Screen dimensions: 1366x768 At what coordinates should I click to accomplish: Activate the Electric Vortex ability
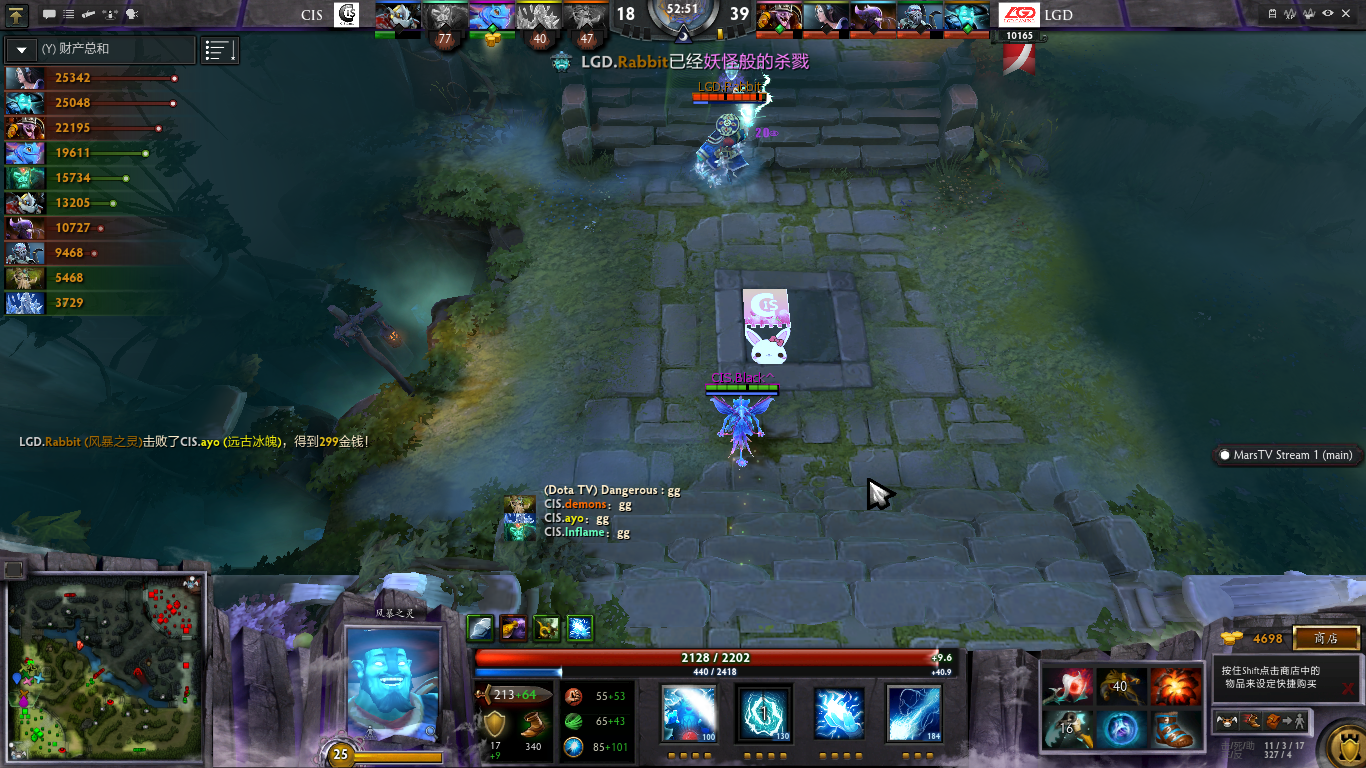[x=764, y=714]
